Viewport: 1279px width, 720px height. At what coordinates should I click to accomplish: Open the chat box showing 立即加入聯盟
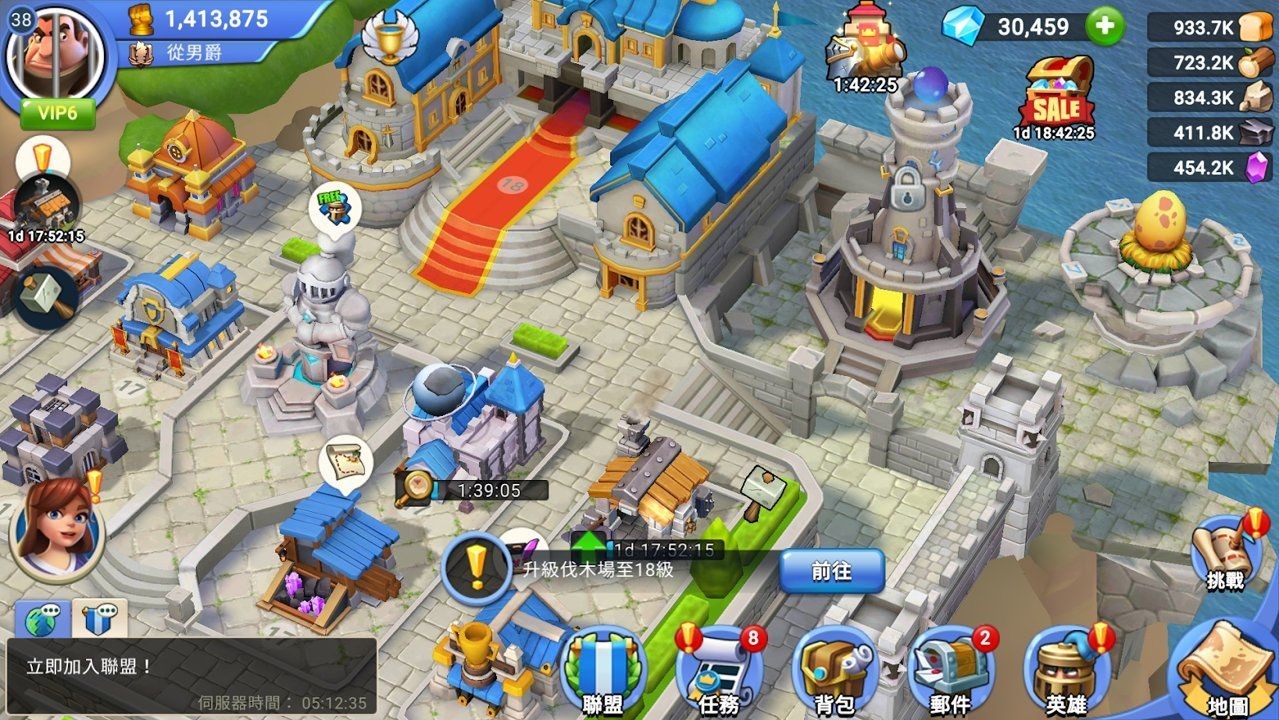pos(190,677)
